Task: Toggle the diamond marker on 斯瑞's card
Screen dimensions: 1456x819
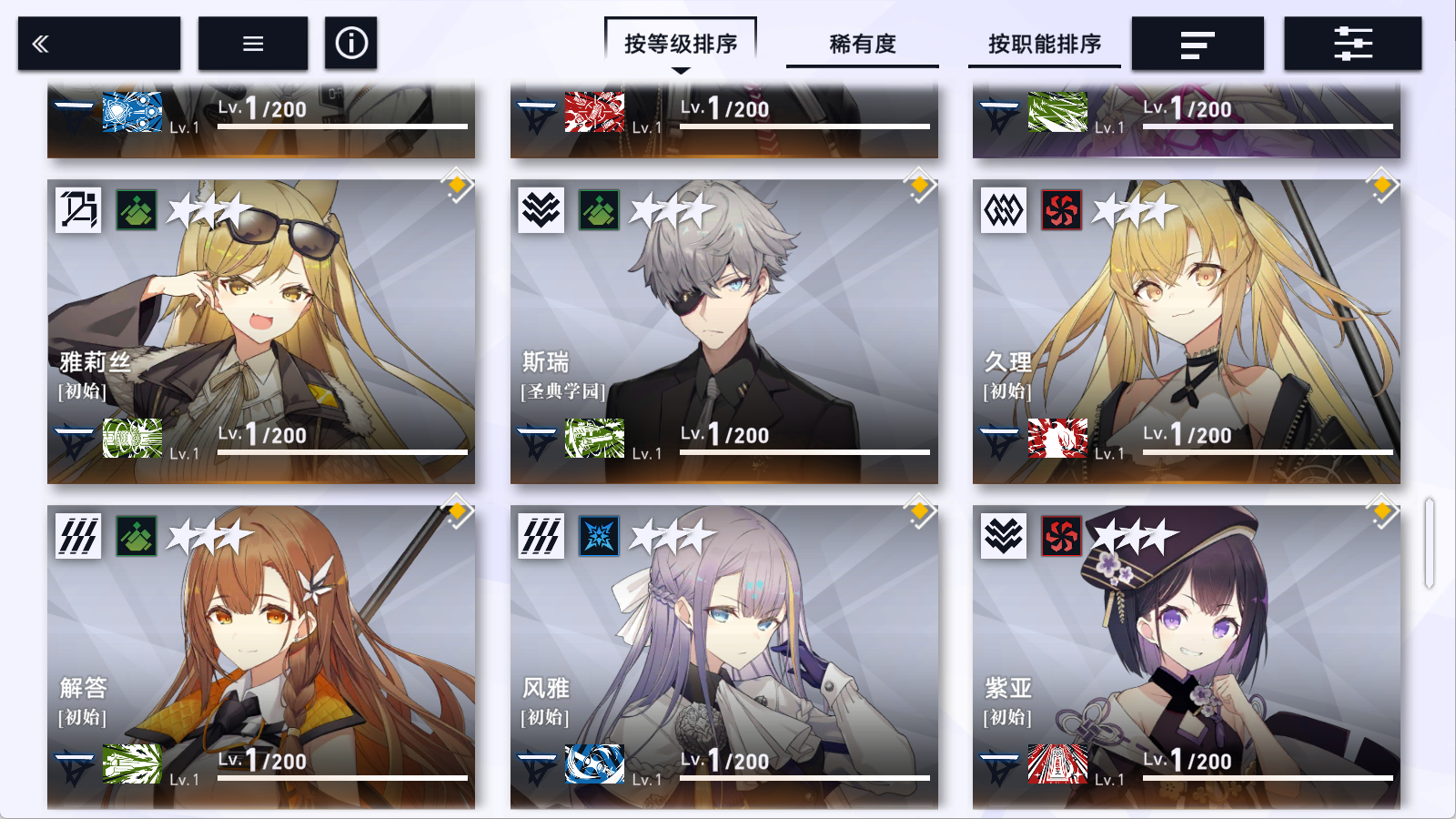Action: click(x=920, y=185)
